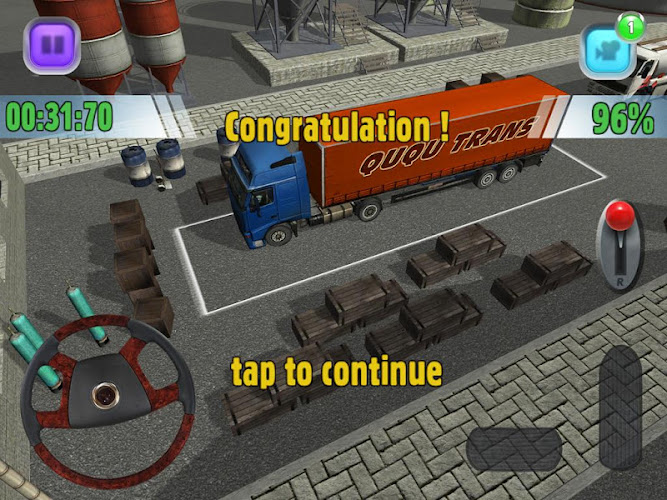The height and width of the screenshot is (500, 667).
Task: Tap to continue after the congratulation message
Action: pos(336,371)
